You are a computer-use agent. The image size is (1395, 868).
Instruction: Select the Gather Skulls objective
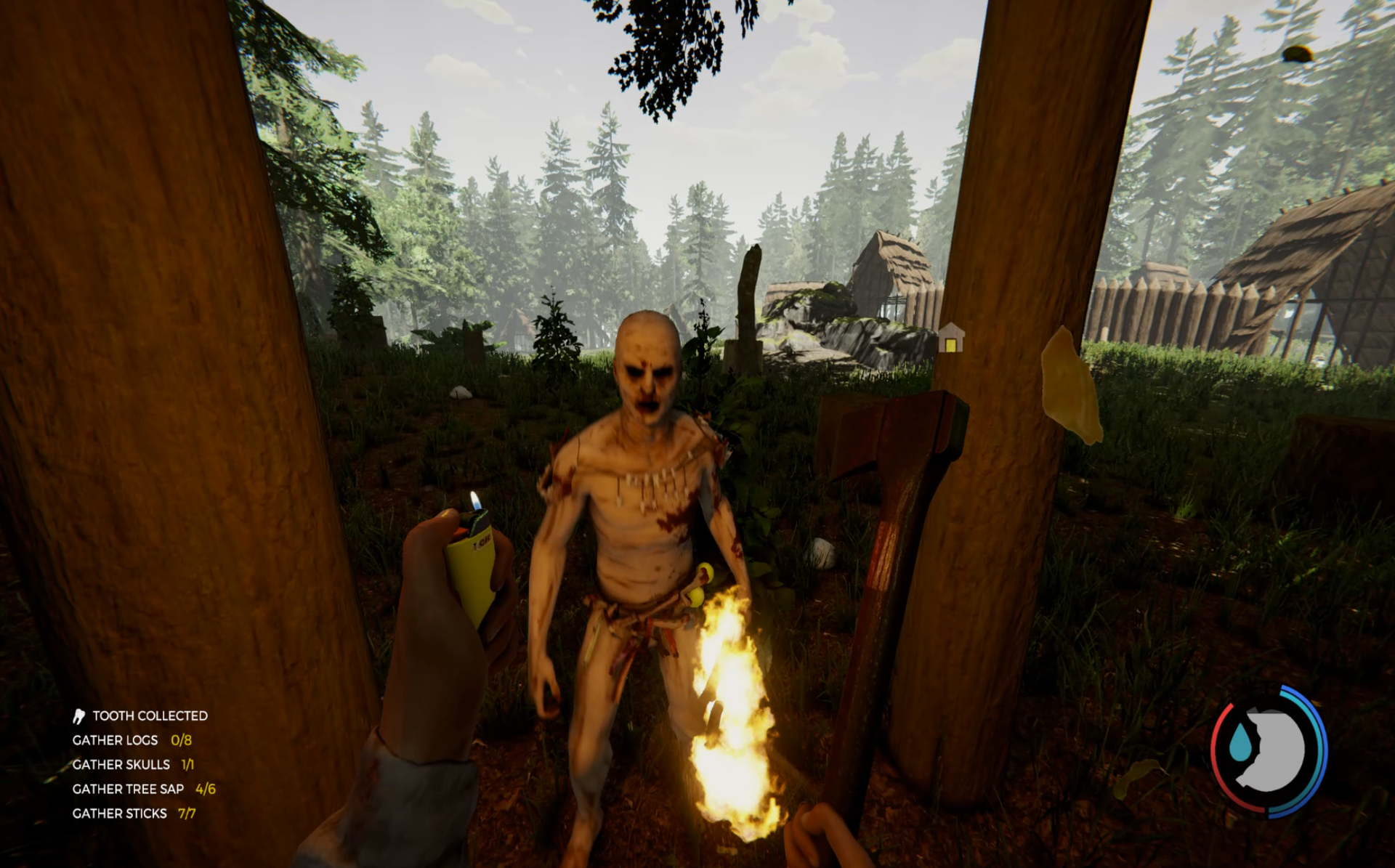tap(133, 764)
